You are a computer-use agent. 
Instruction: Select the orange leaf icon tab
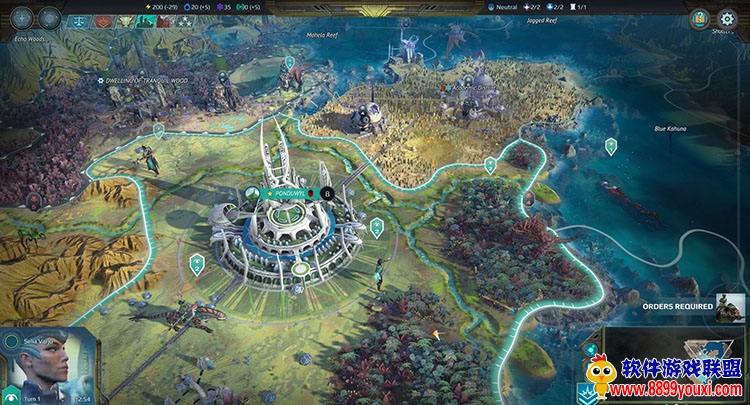(104, 20)
